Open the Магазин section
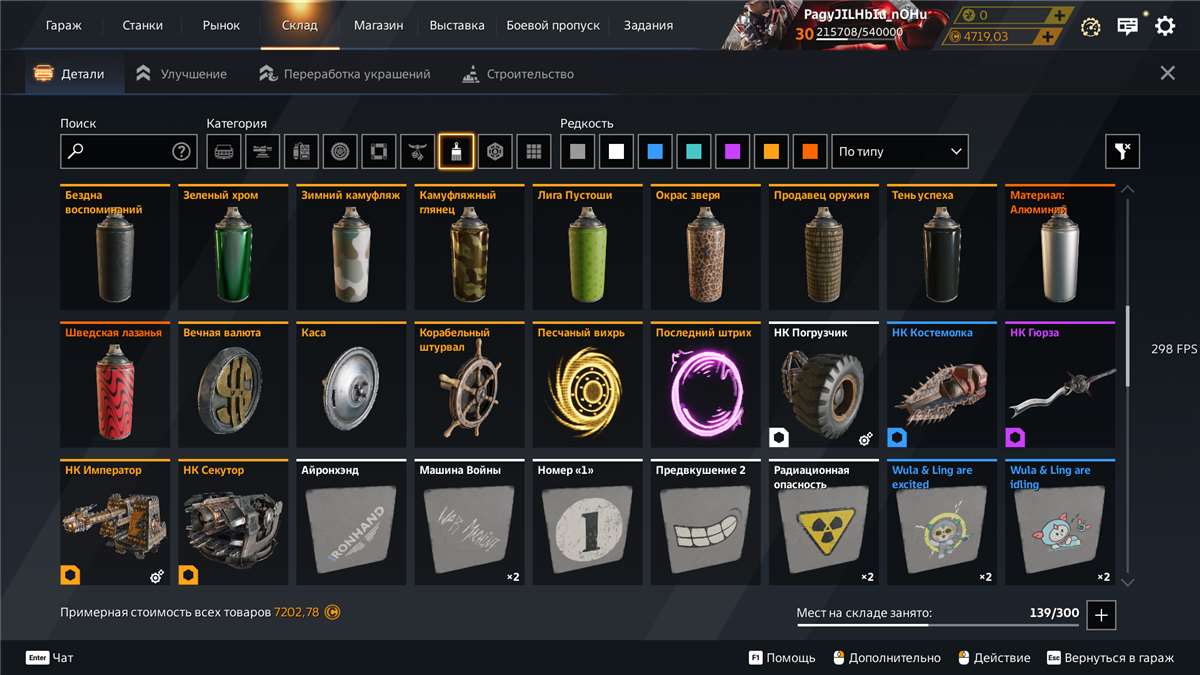This screenshot has height=675, width=1200. click(x=378, y=25)
